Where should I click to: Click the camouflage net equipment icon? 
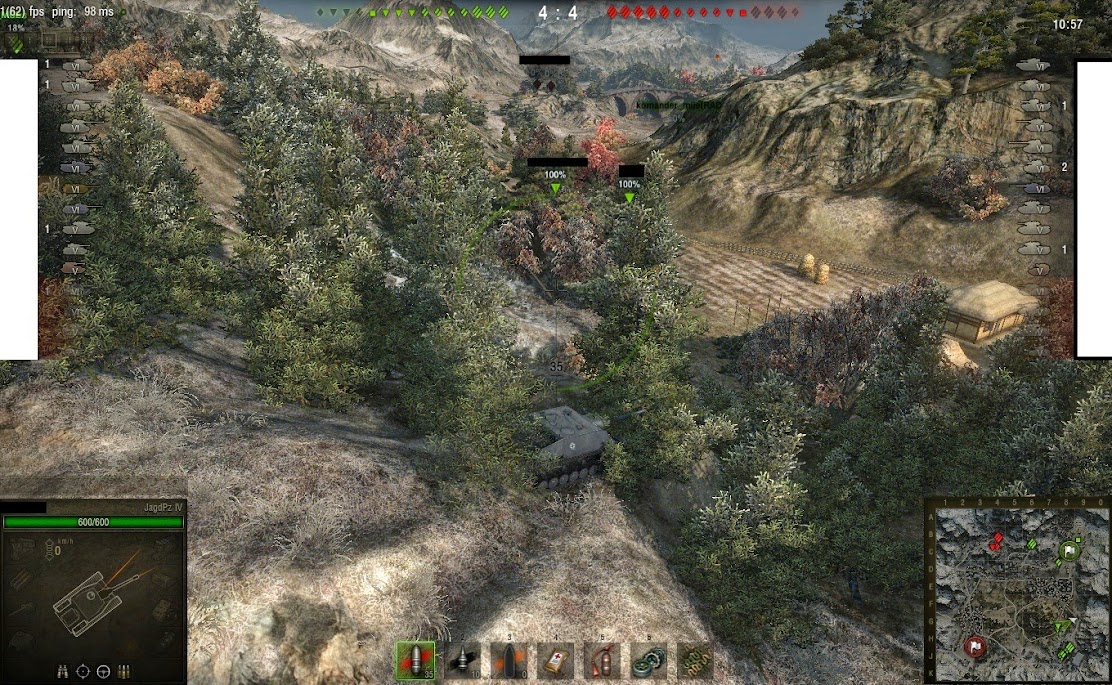point(695,661)
